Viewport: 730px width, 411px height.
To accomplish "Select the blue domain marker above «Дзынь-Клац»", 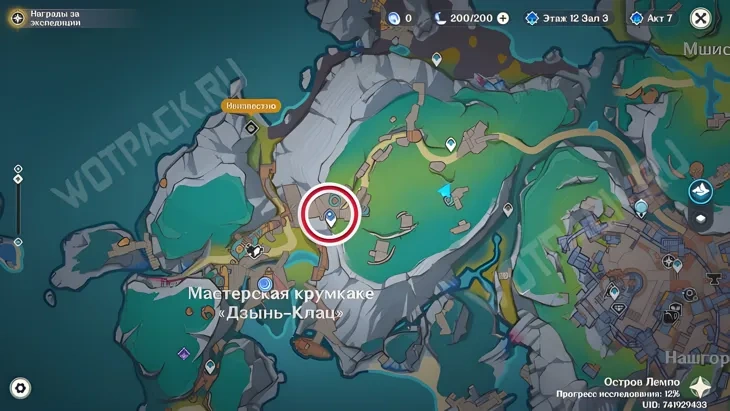I will point(264,283).
